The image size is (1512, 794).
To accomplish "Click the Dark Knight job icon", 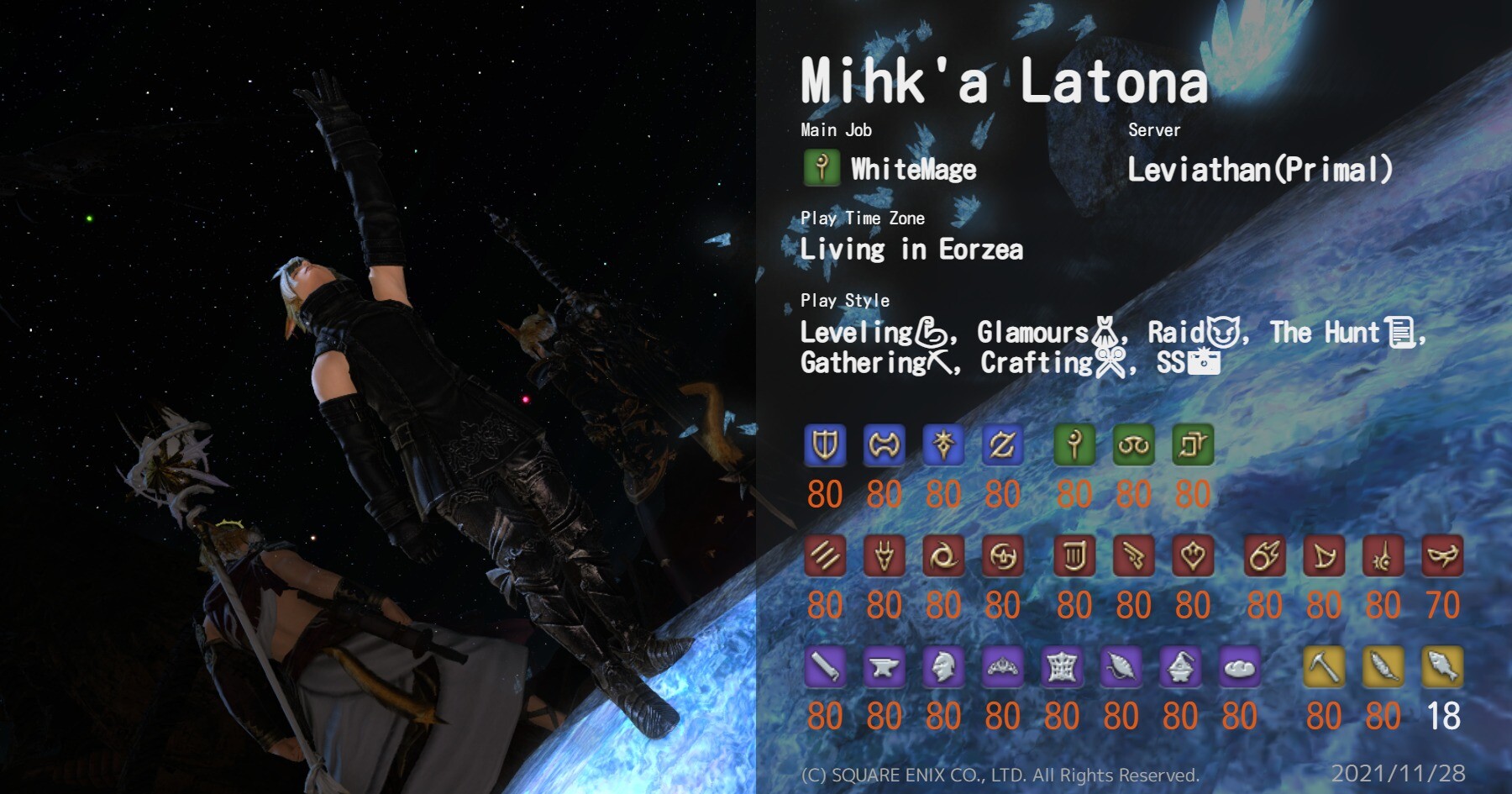I will pyautogui.click(x=943, y=444).
